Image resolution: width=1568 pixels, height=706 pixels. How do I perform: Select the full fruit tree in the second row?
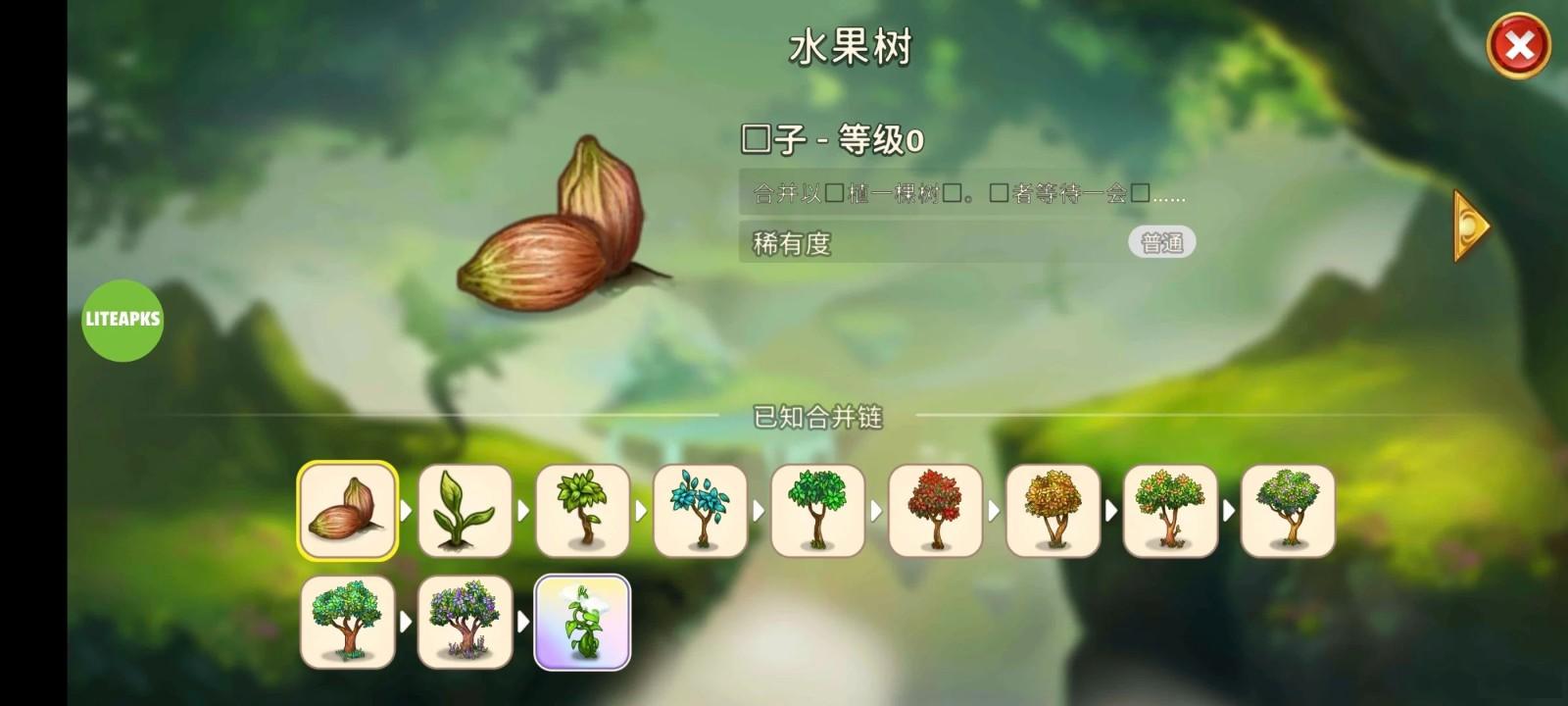coord(347,623)
